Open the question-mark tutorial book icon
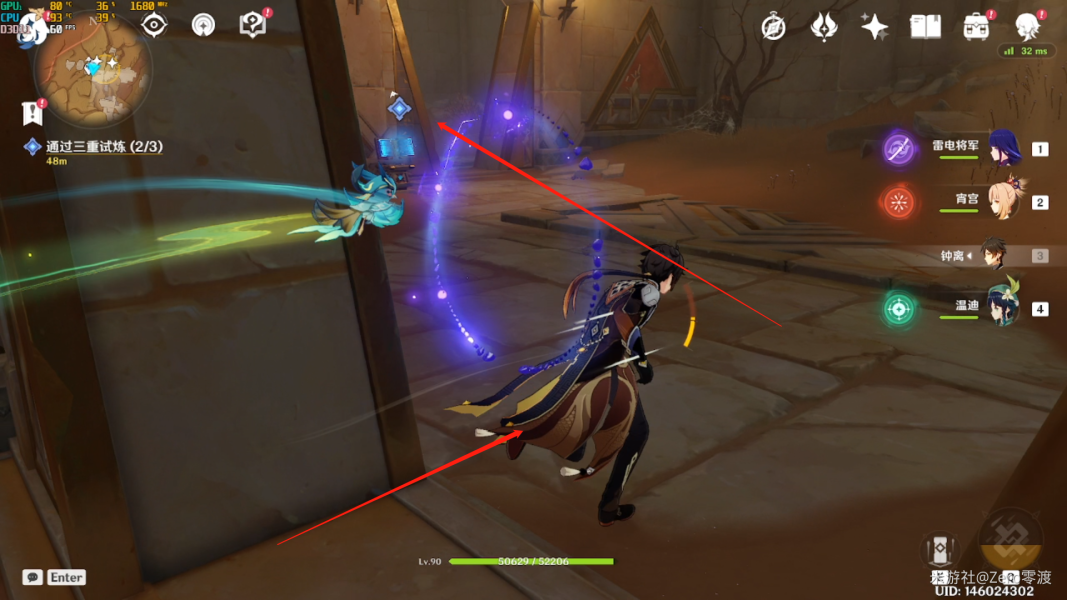Screen dimensions: 1067x600 (252, 24)
